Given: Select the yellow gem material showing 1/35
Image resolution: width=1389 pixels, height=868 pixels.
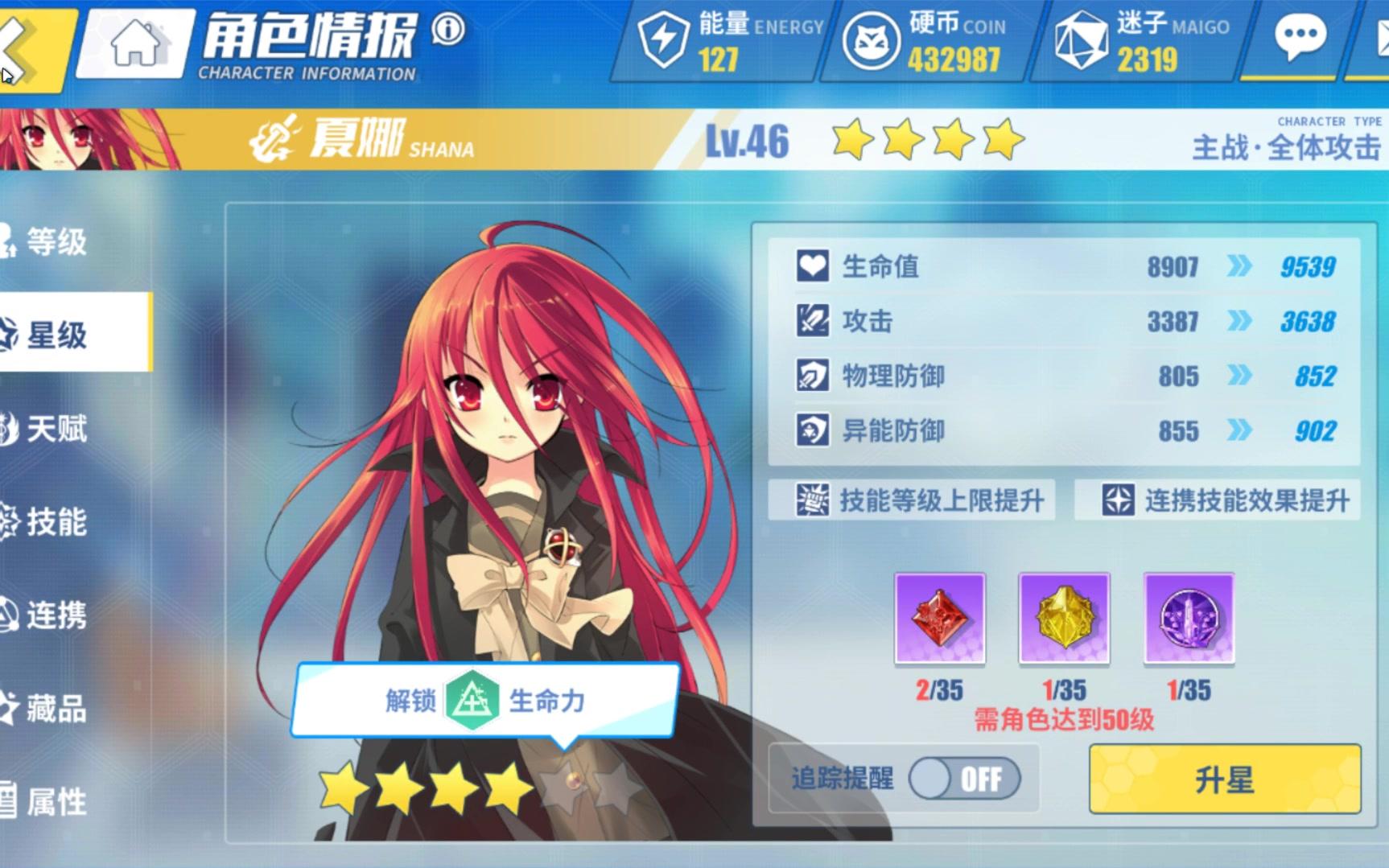Looking at the screenshot, I should [x=1064, y=619].
